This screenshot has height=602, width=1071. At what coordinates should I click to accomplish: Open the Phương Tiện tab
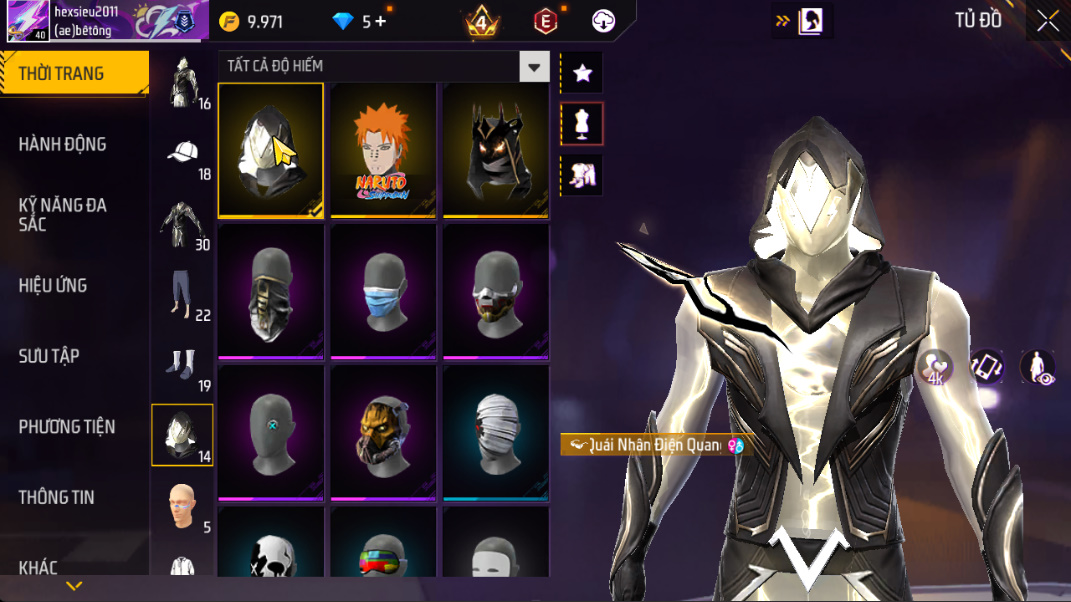66,427
